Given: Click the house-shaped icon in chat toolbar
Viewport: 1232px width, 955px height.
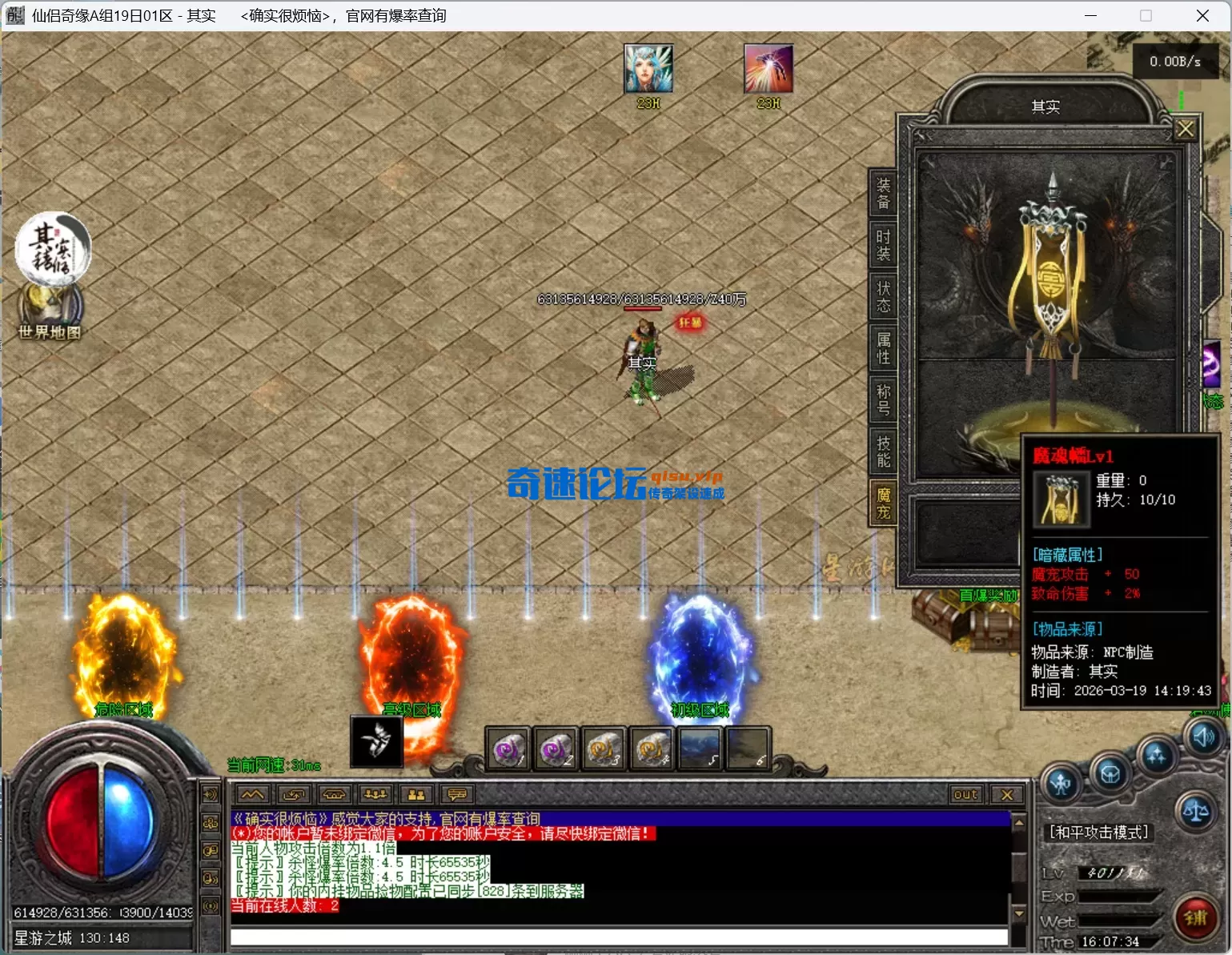Looking at the screenshot, I should pyautogui.click(x=334, y=794).
